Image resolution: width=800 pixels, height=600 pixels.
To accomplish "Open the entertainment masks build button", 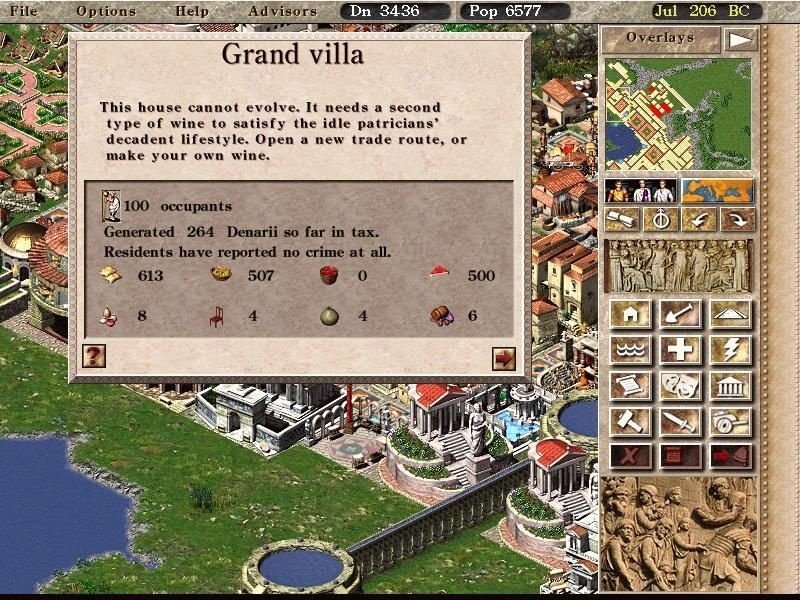I will pos(680,385).
